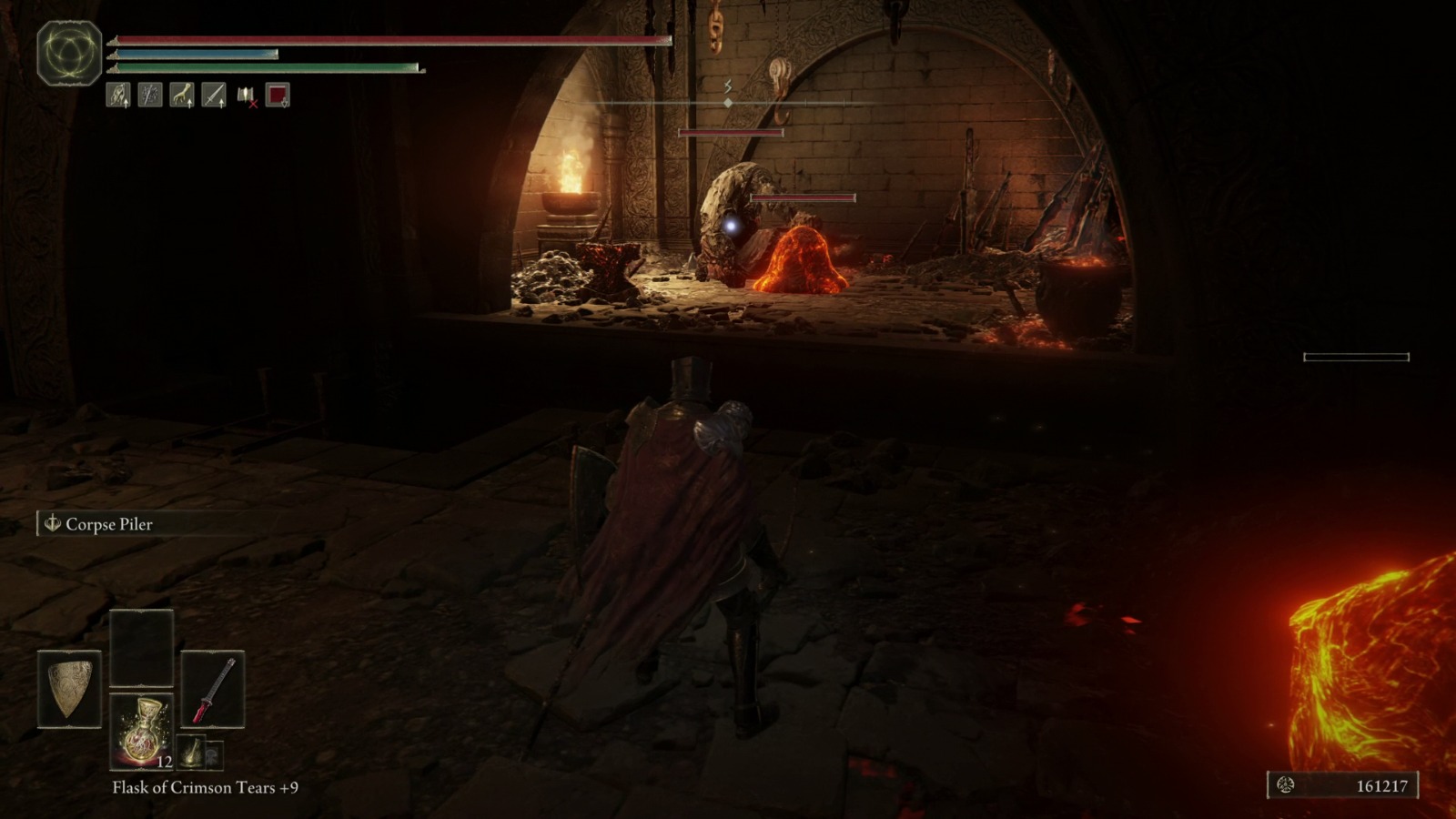Select the blue FP bar
Image resolution: width=1456 pixels, height=819 pixels.
pos(191,55)
